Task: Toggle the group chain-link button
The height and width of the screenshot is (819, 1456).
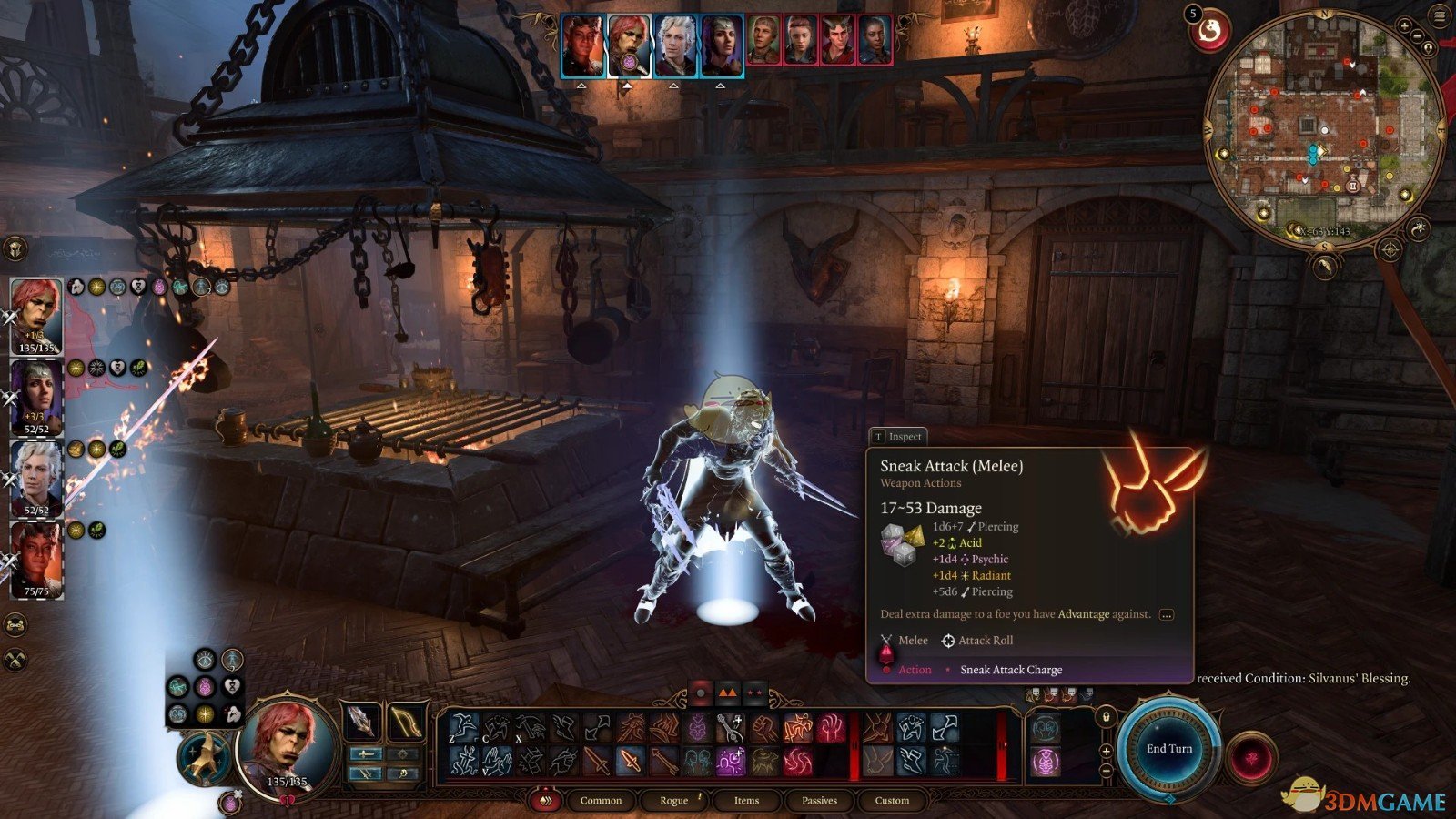Action: tap(15, 625)
